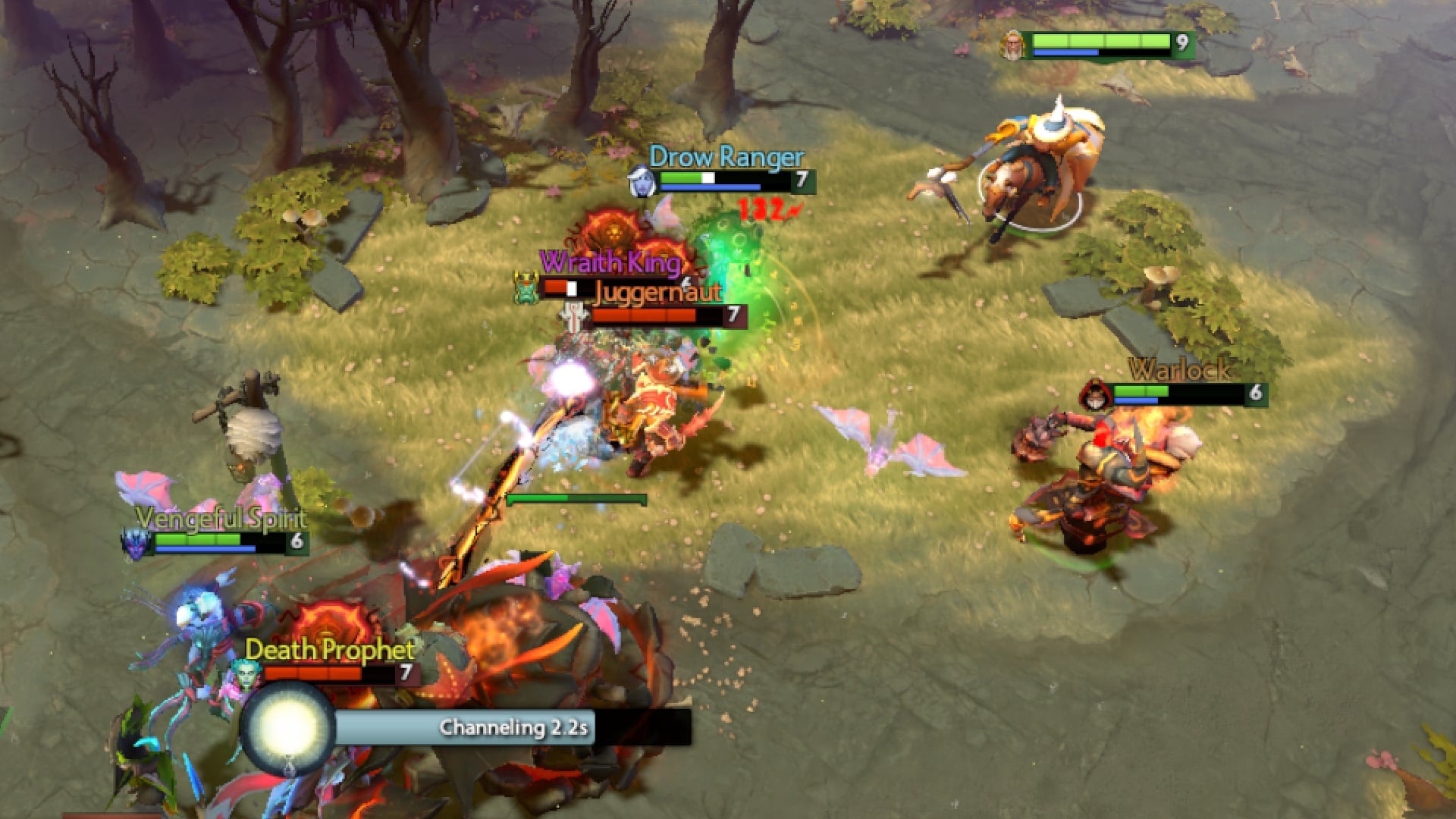Click the Drow Ranger name label
This screenshot has width=1456, height=819.
[726, 158]
